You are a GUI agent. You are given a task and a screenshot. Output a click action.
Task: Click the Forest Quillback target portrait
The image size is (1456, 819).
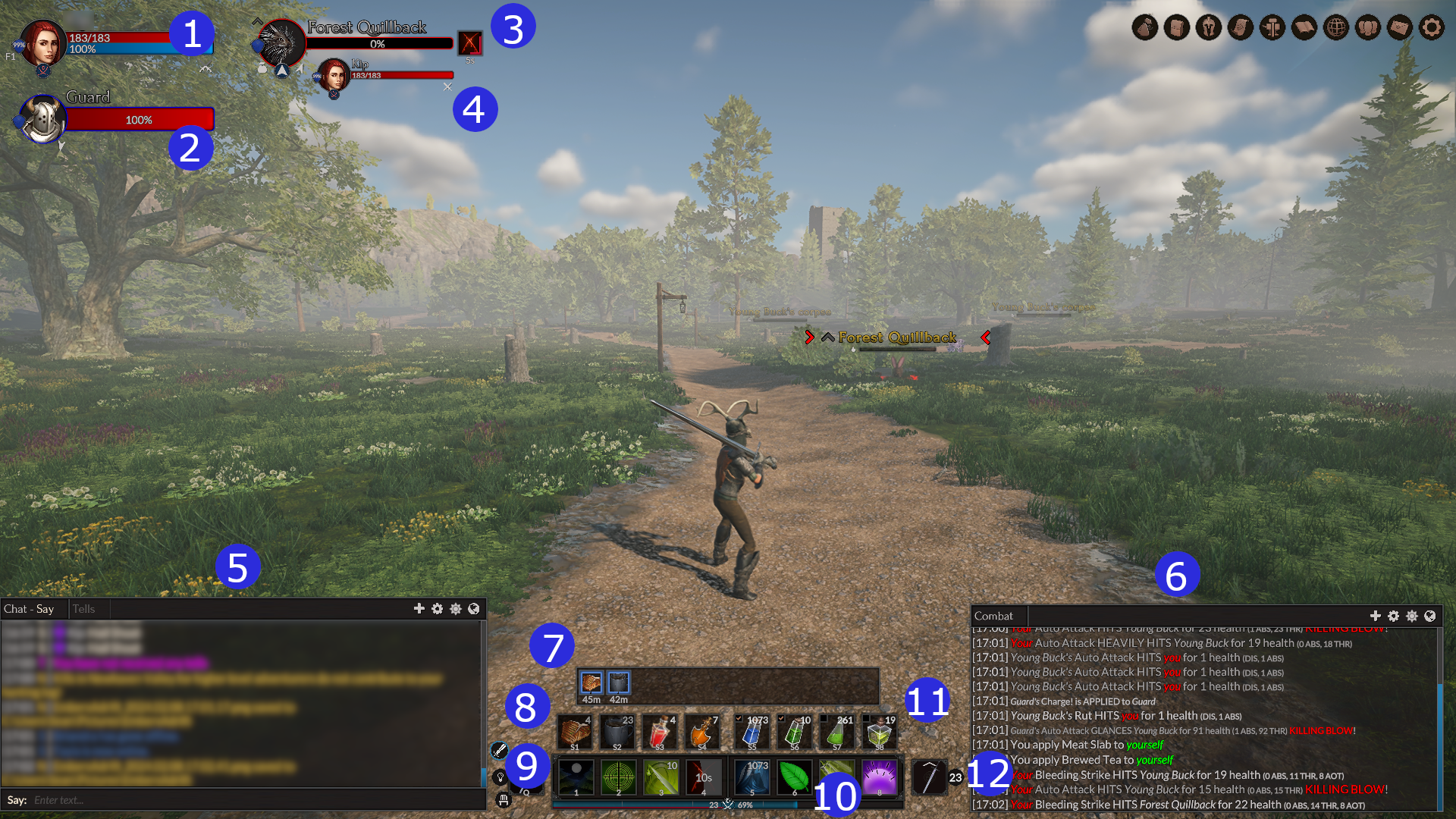click(x=281, y=43)
